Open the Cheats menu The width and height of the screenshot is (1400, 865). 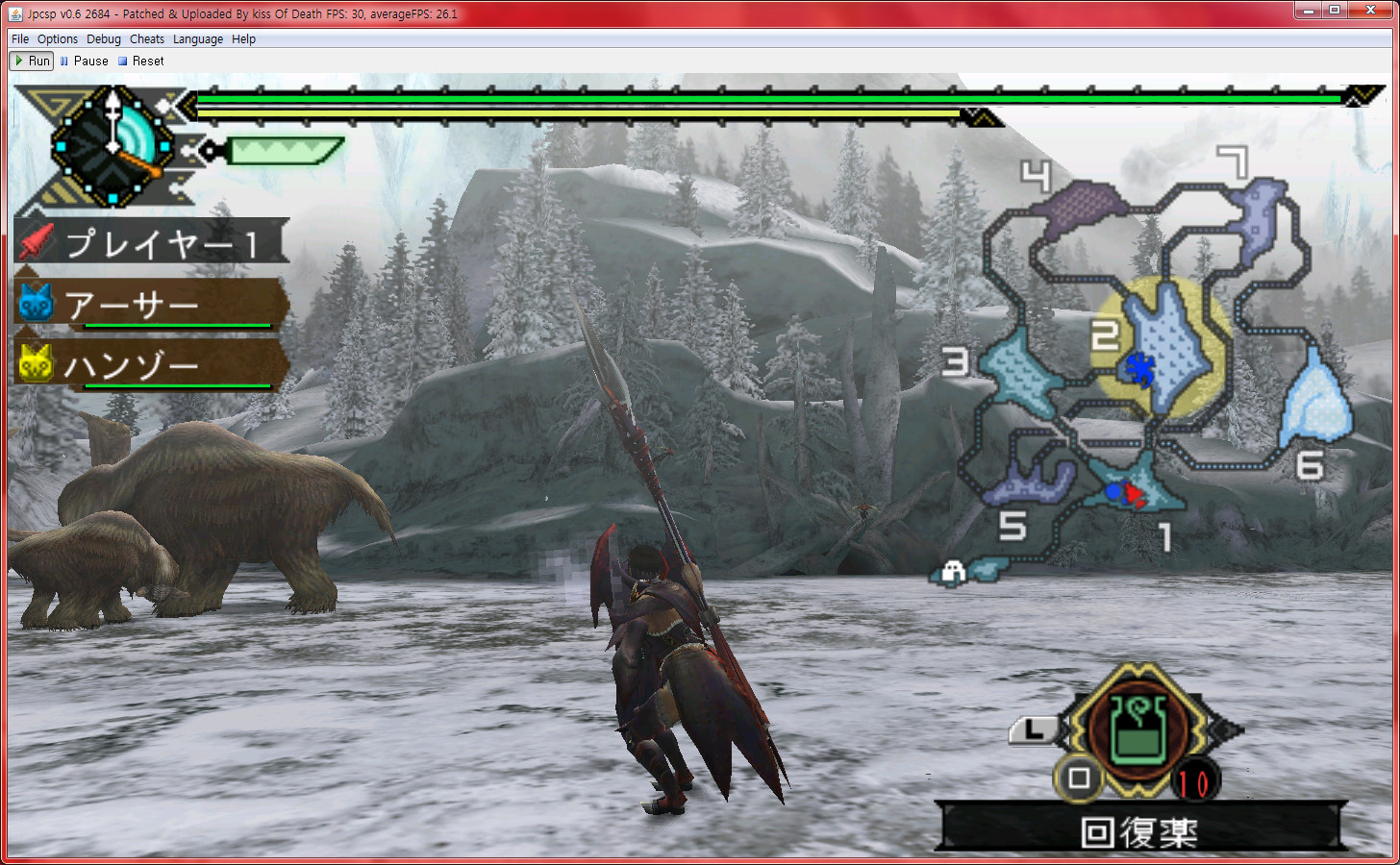click(x=147, y=39)
